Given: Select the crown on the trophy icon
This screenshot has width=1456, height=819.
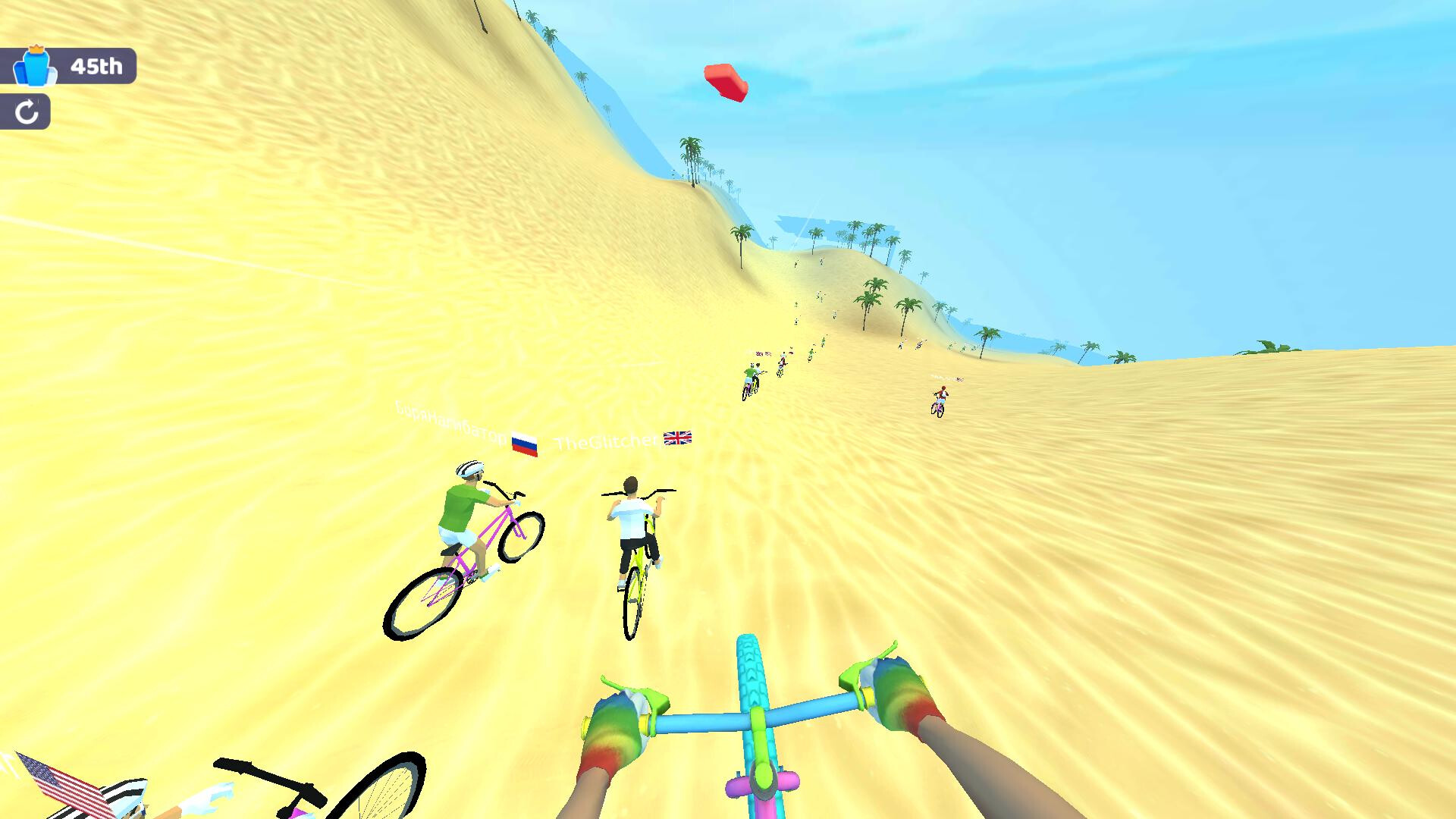Looking at the screenshot, I should point(36,49).
